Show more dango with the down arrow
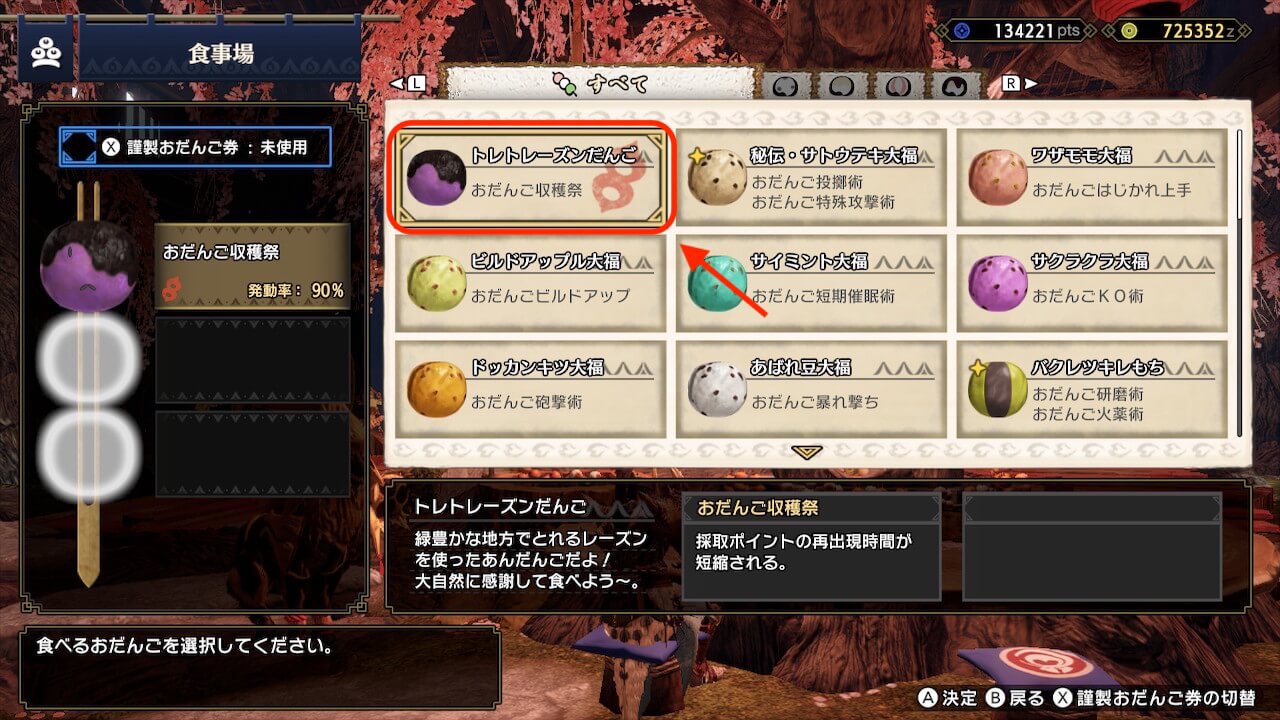1280x720 pixels. point(806,453)
